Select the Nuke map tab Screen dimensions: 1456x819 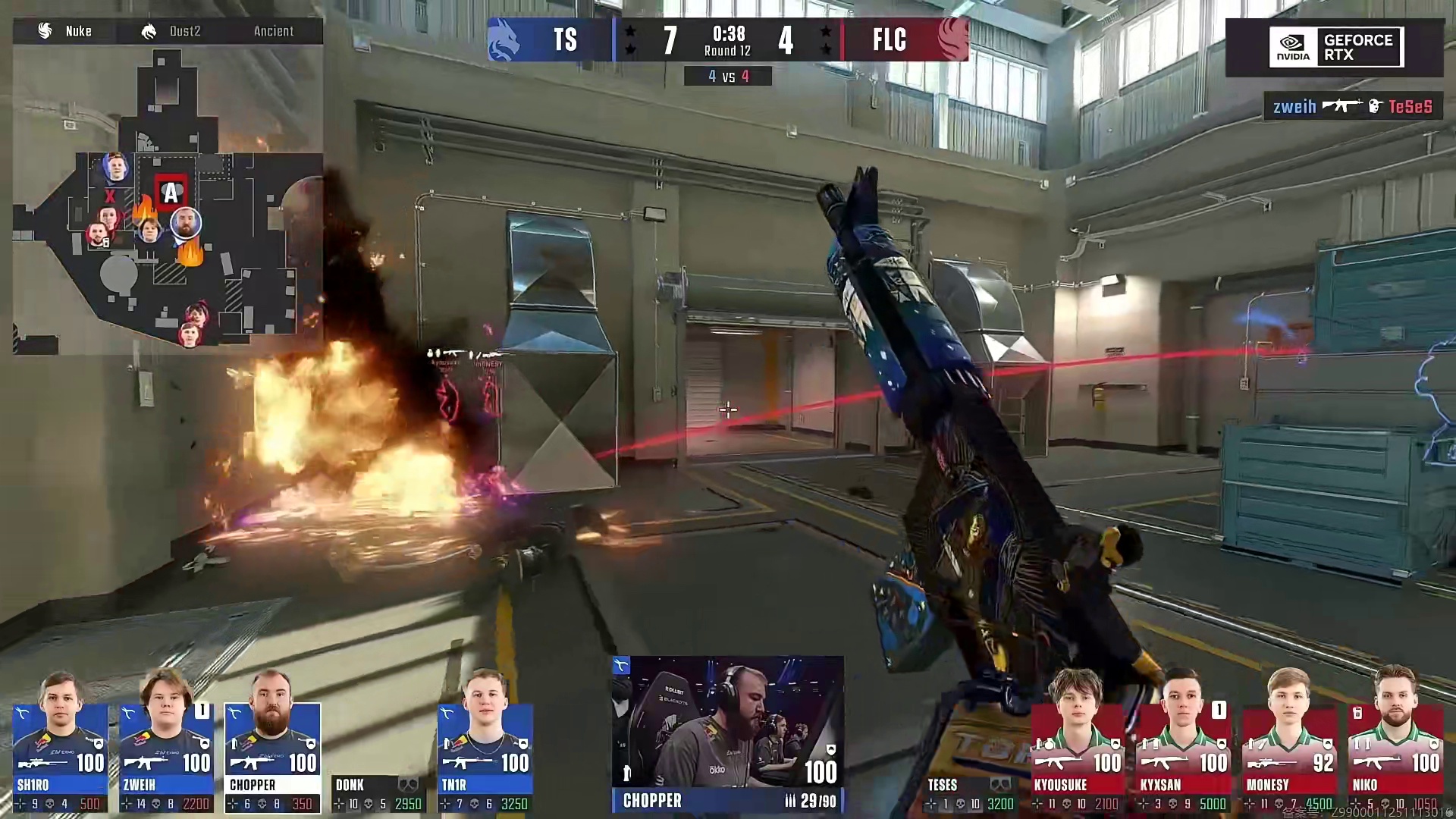point(65,31)
